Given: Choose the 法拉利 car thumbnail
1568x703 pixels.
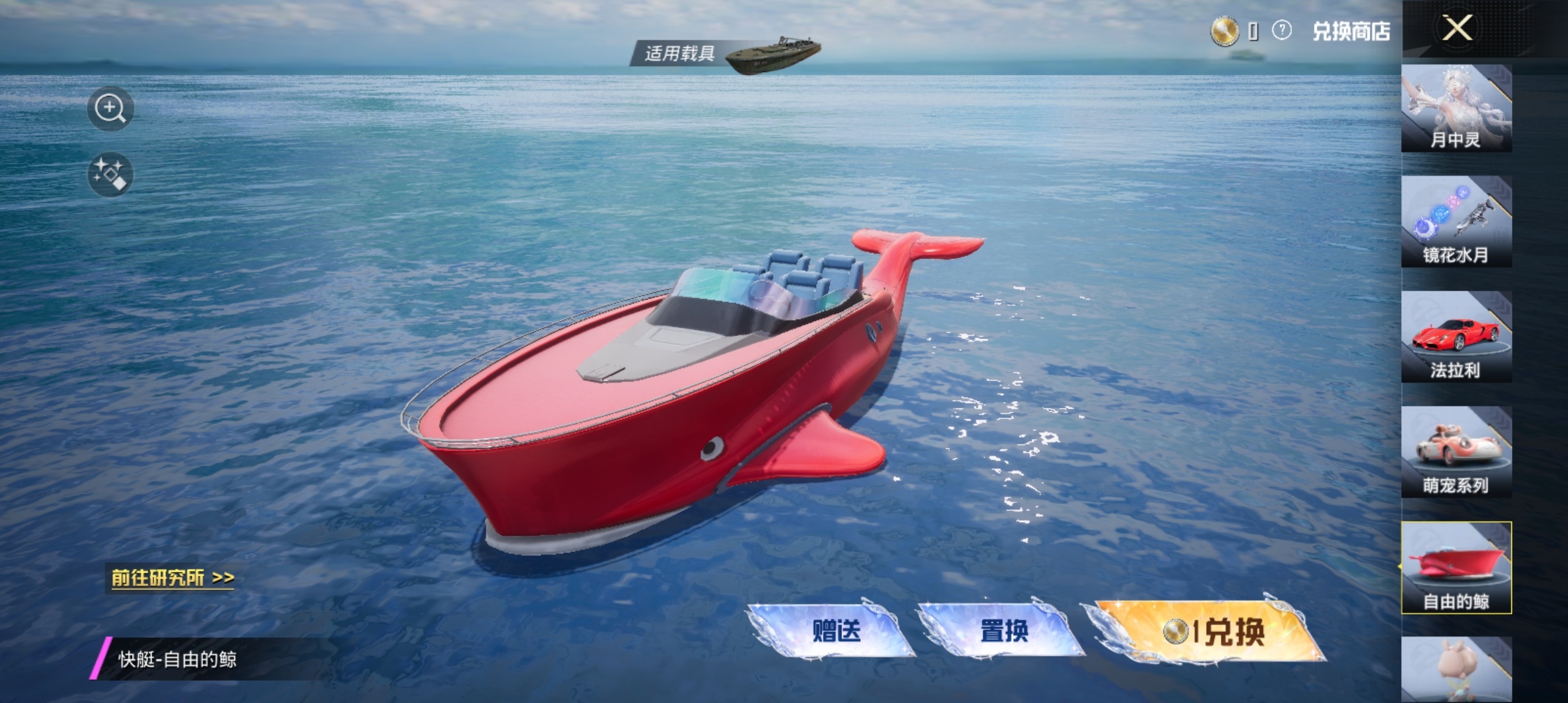Looking at the screenshot, I should coord(1456,337).
